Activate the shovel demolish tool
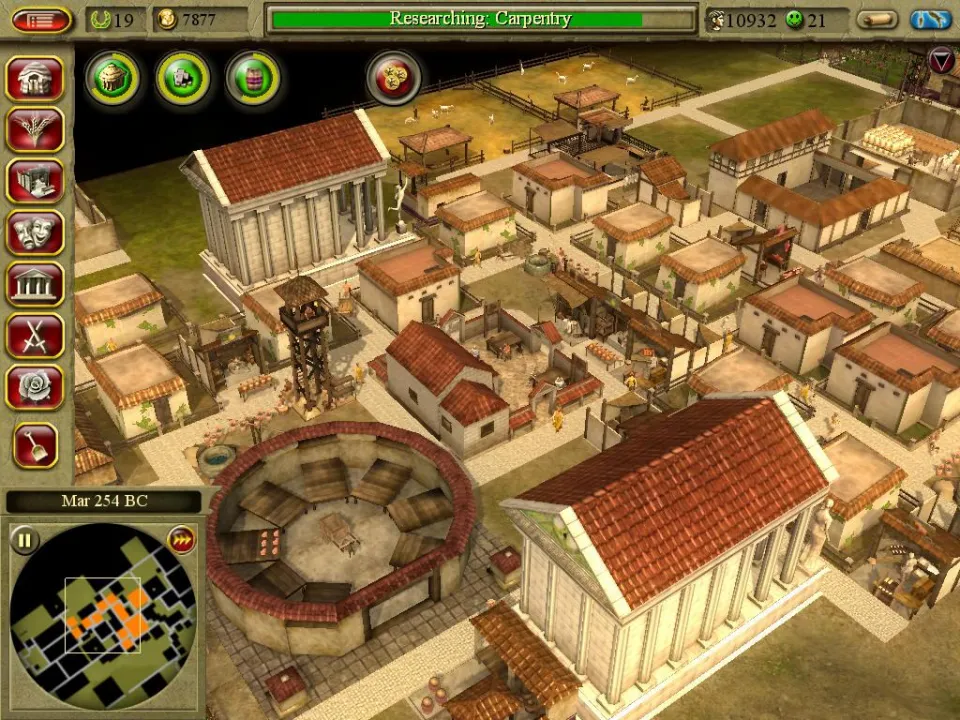The image size is (960, 720). coord(35,445)
